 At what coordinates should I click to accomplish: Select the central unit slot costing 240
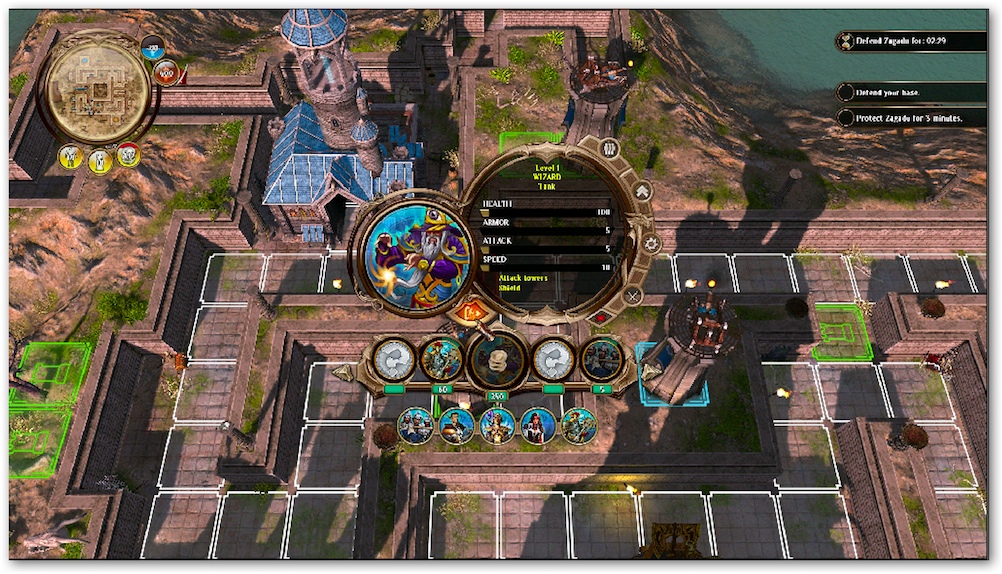[498, 359]
